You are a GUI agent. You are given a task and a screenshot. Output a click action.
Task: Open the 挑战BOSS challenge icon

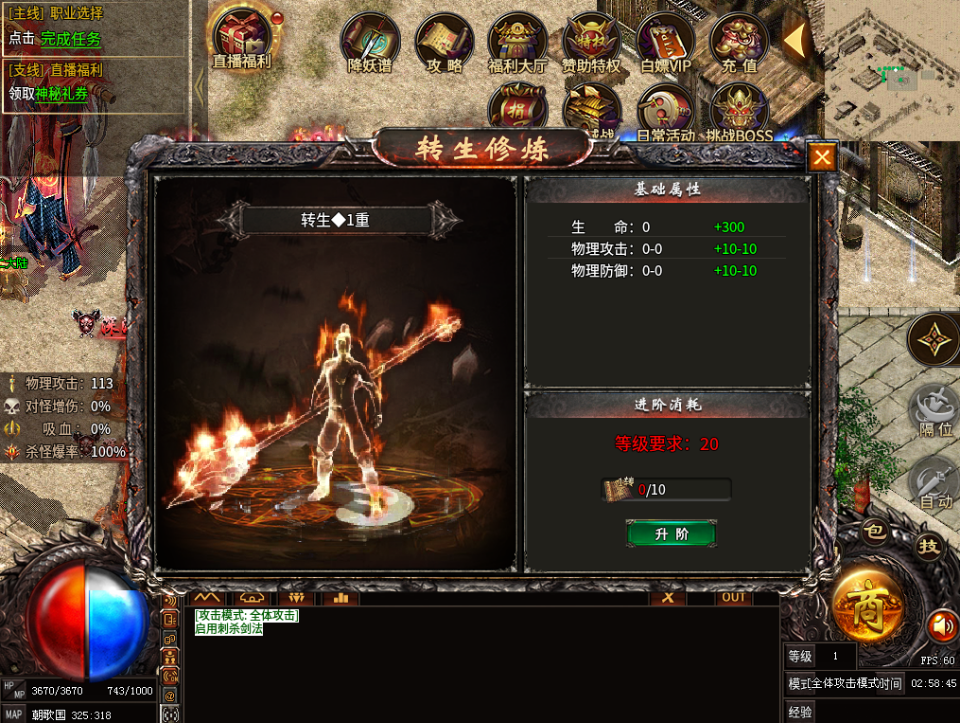tap(739, 110)
